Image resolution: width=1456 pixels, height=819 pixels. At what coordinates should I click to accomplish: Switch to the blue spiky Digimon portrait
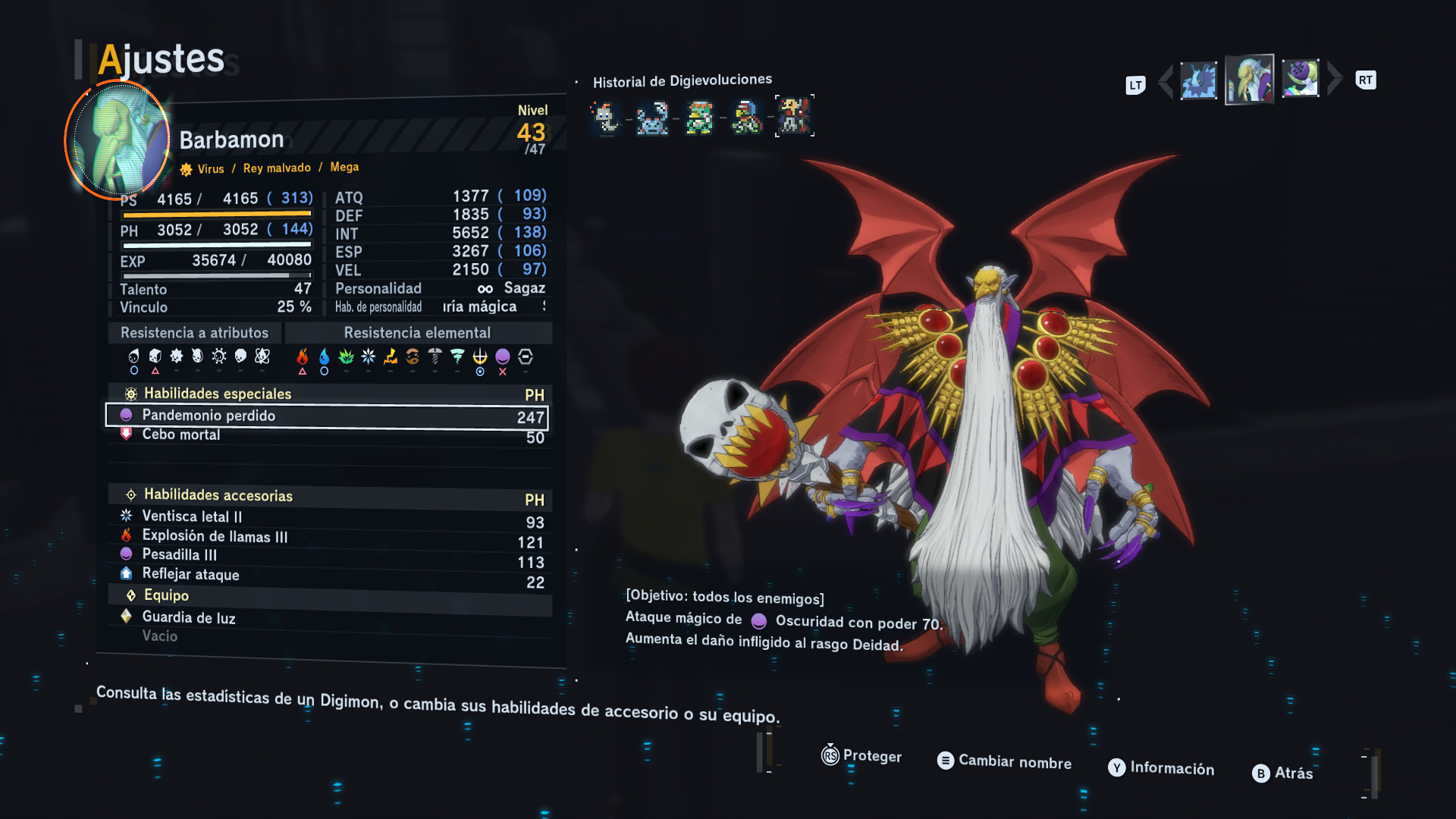(1198, 81)
